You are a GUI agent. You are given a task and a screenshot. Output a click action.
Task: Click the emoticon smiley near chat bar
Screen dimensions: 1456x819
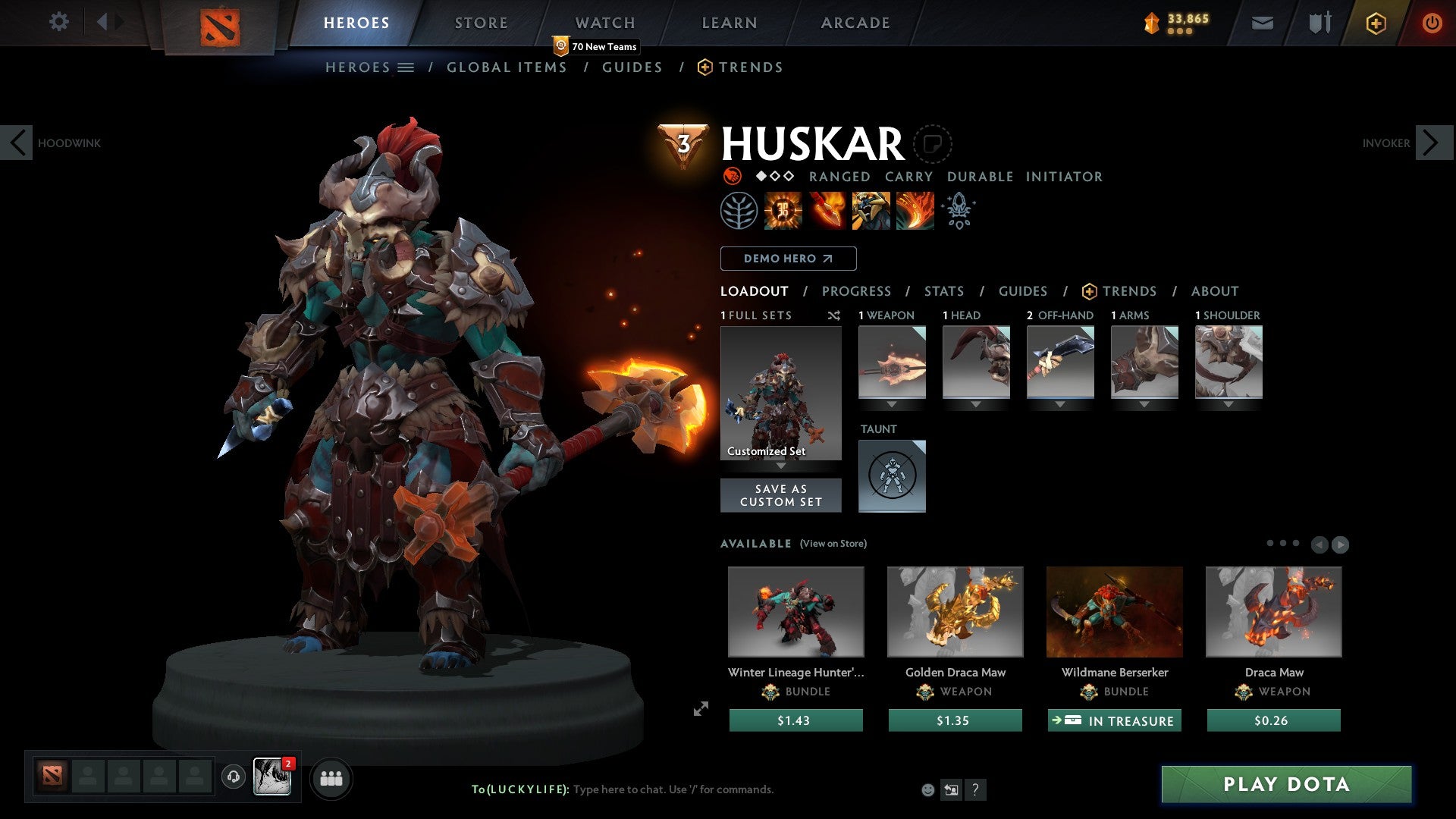pos(927,789)
